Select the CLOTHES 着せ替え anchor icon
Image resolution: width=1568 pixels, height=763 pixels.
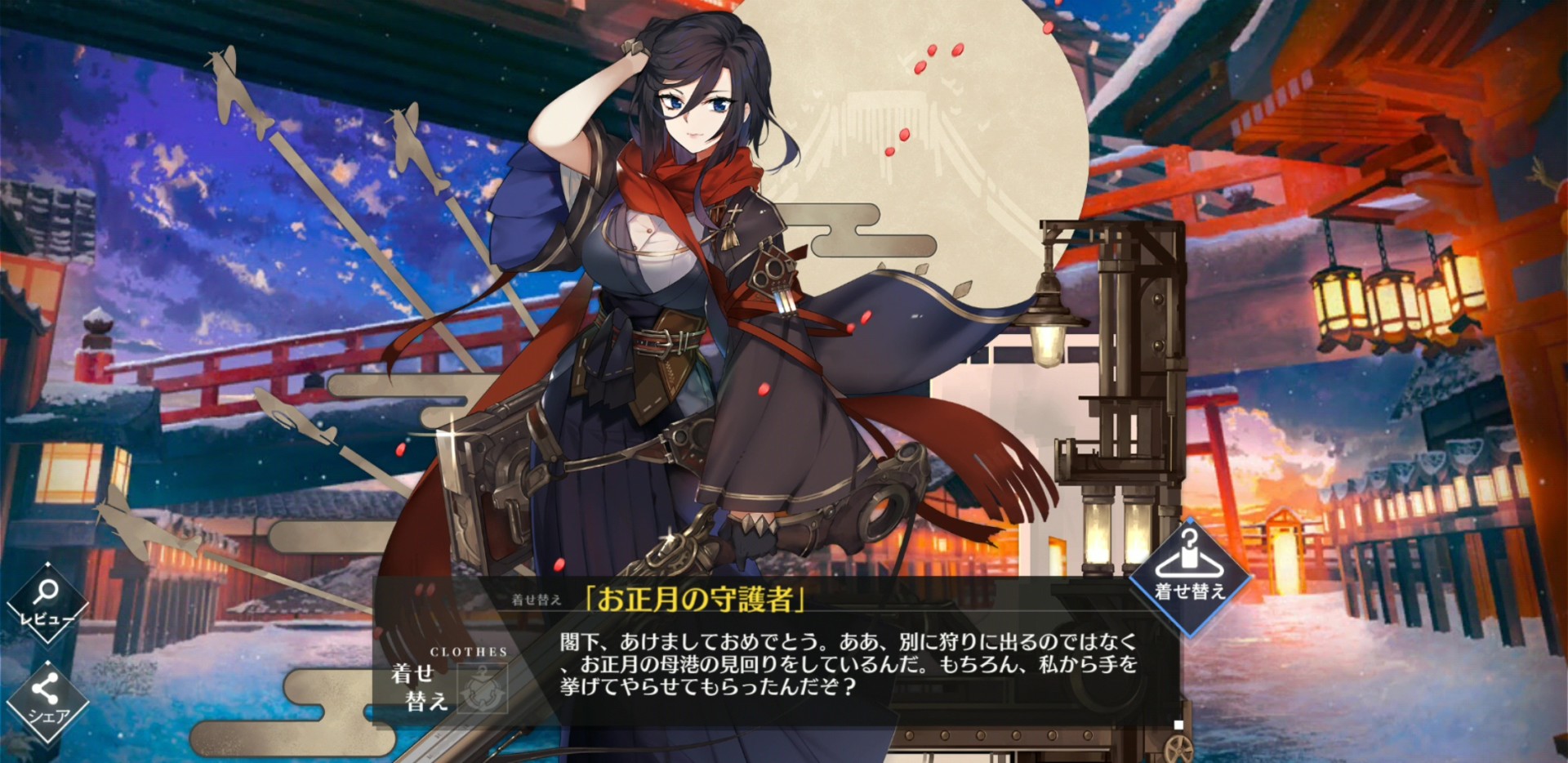coord(482,688)
